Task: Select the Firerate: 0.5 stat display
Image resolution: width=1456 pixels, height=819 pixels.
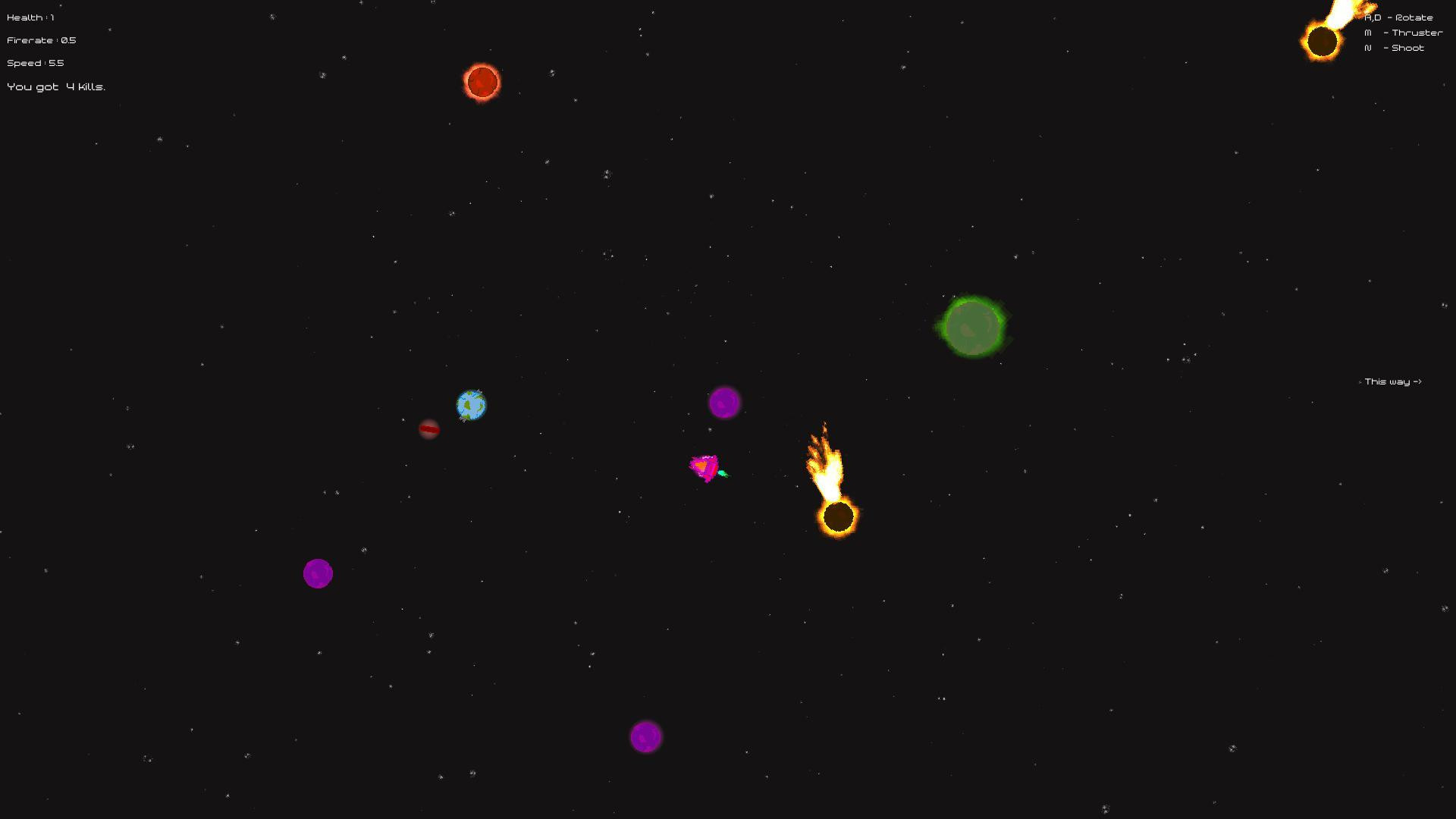Action: pyautogui.click(x=40, y=39)
